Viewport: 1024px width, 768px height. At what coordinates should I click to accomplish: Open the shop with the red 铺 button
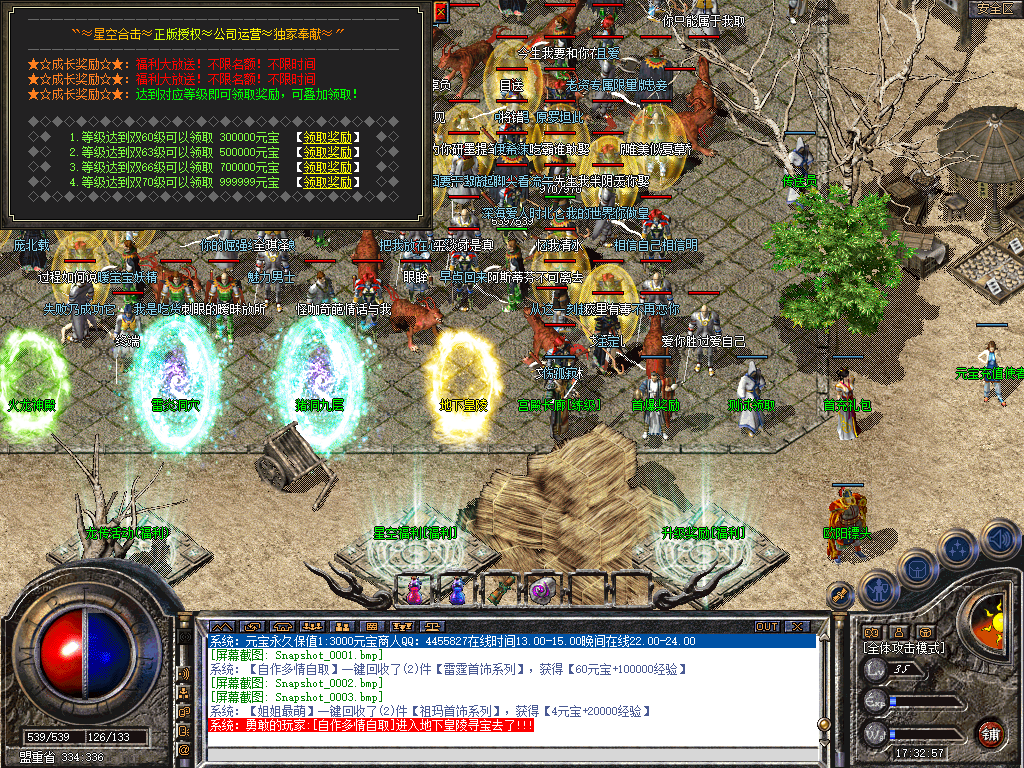tap(991, 733)
